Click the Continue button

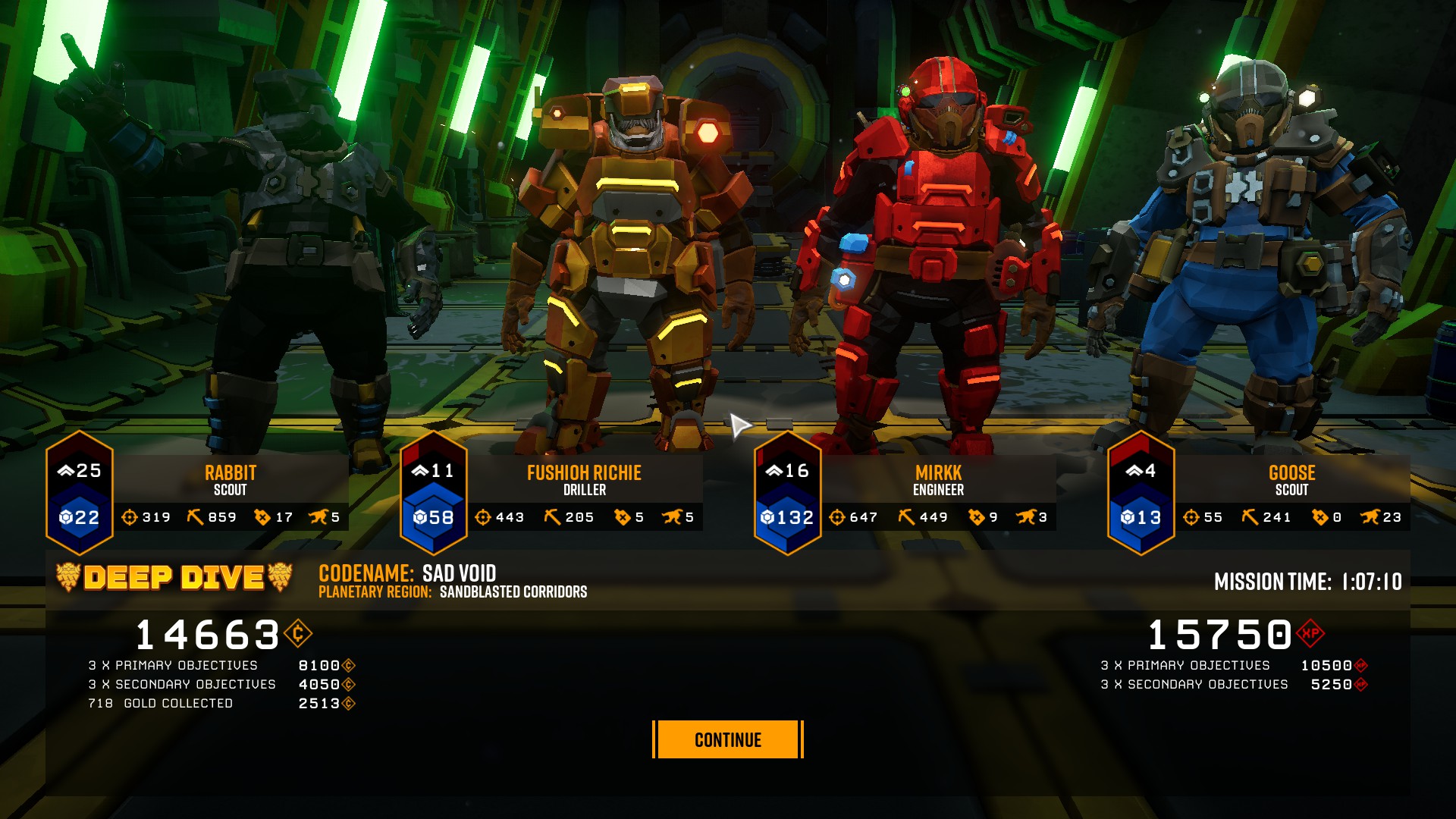coord(727,739)
